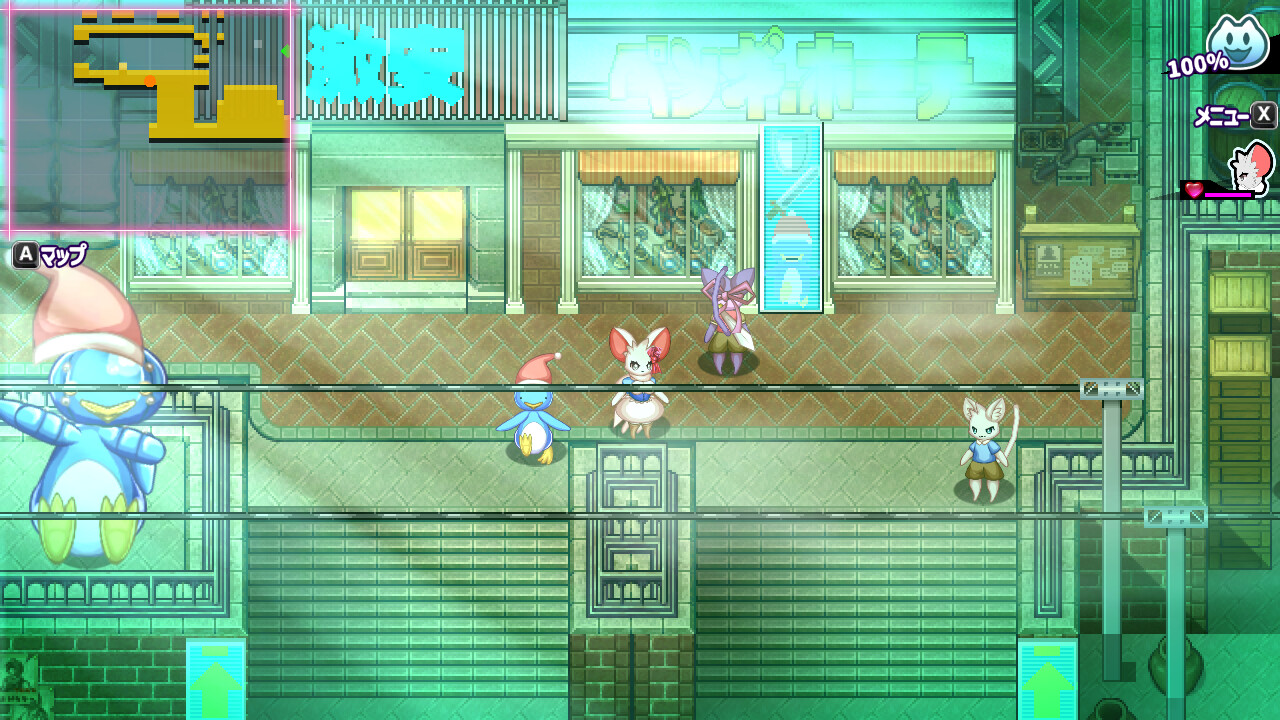Image resolution: width=1280 pixels, height=720 pixels.
Task: Talk to the Santa-hat penguin NPC
Action: [533, 410]
